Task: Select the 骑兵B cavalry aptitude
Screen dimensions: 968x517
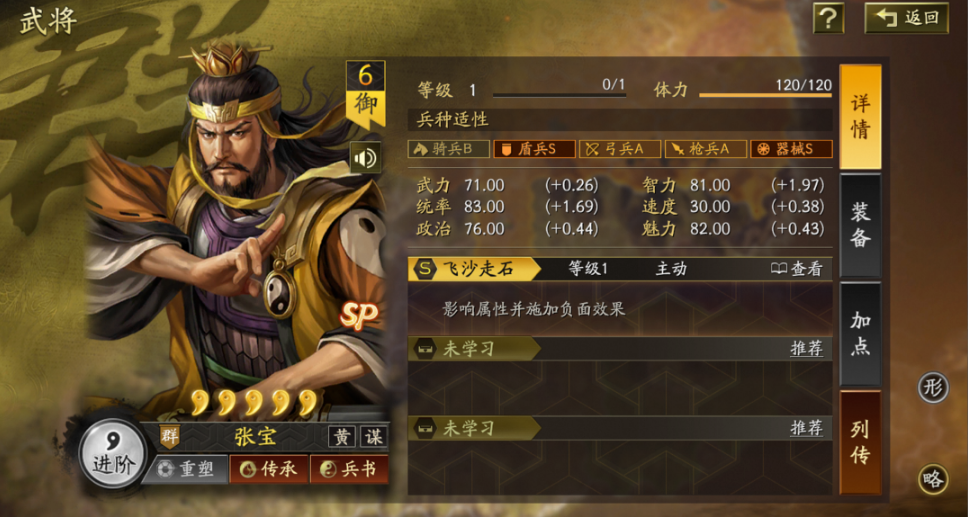Action: [449, 149]
